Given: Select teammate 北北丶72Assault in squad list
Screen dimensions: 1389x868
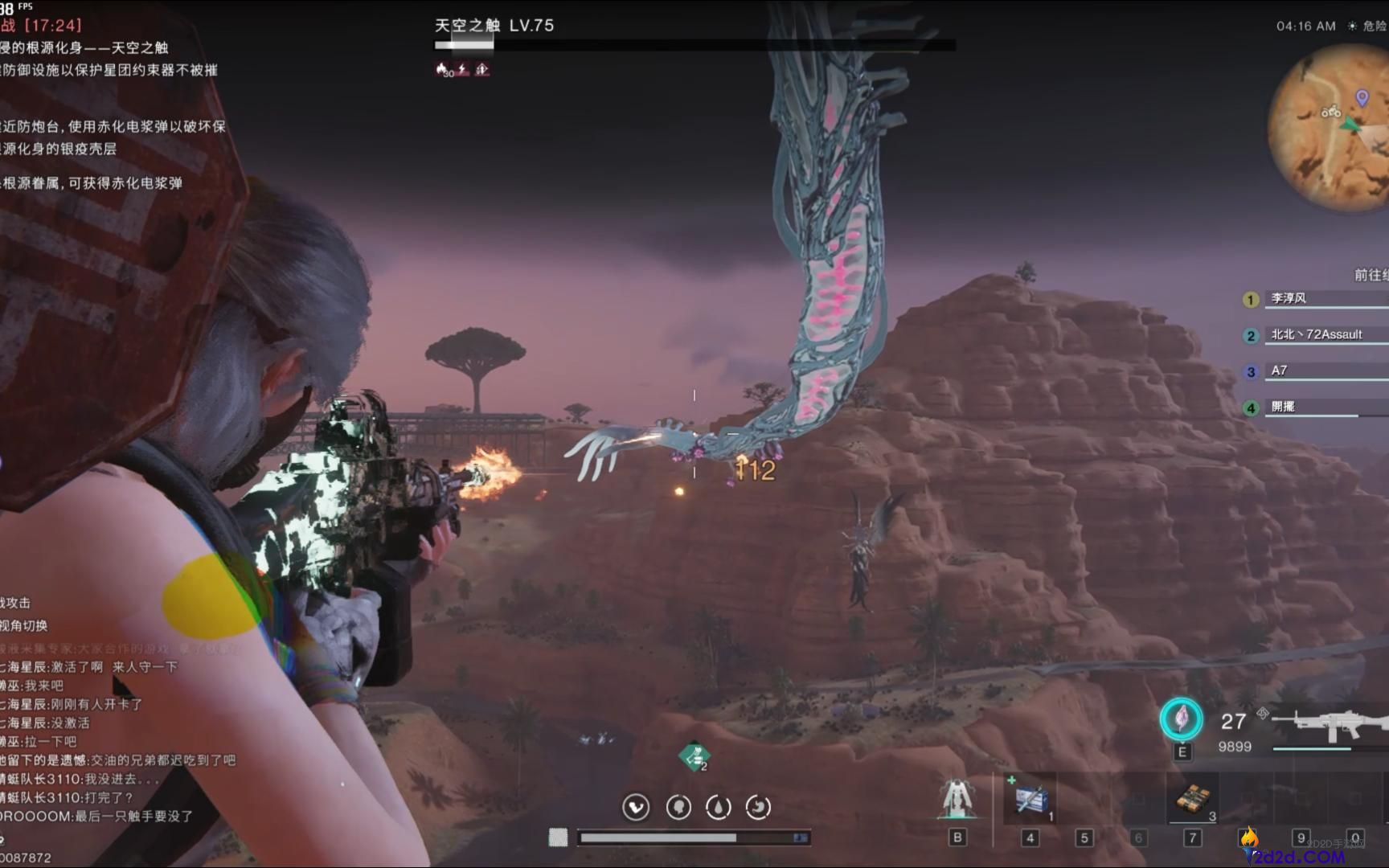Looking at the screenshot, I should tap(1316, 335).
